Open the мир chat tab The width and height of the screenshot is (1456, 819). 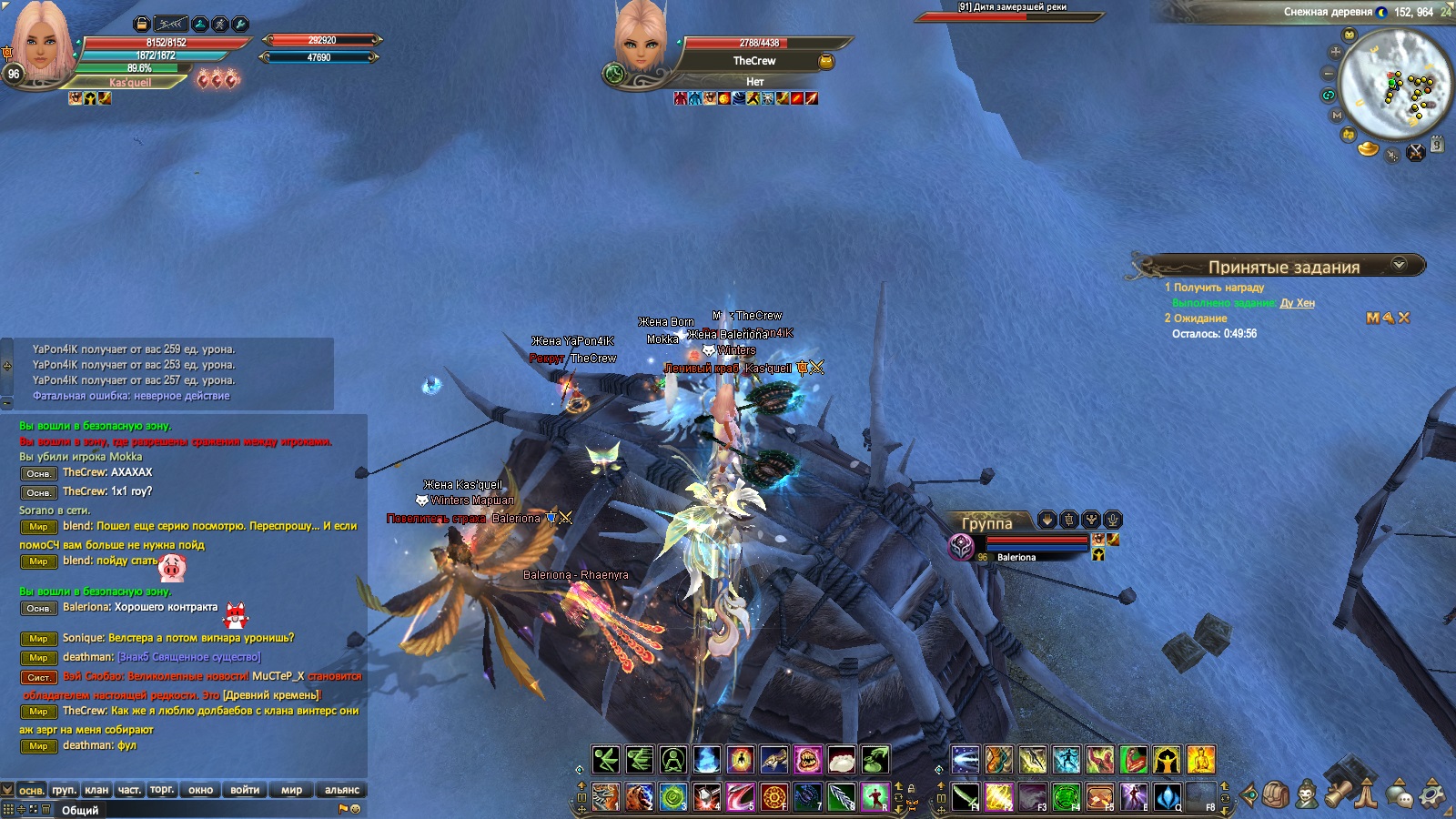291,790
